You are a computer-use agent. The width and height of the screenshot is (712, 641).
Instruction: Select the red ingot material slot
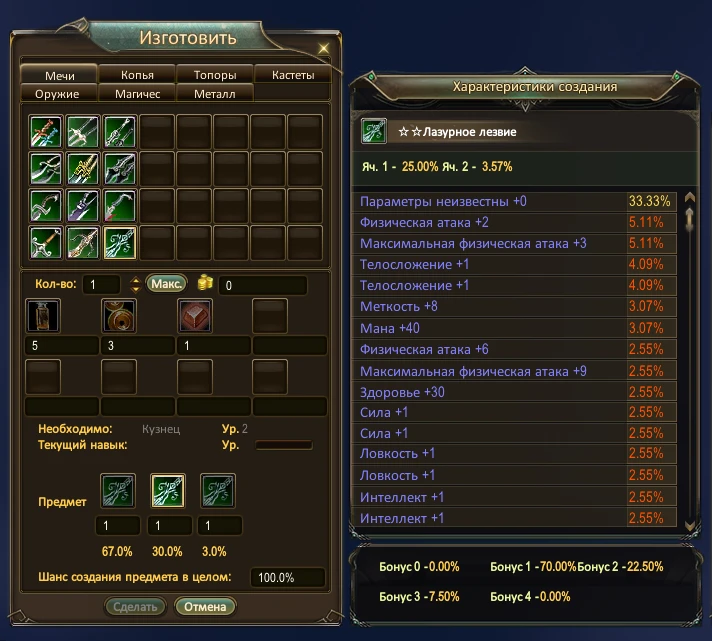[x=193, y=317]
